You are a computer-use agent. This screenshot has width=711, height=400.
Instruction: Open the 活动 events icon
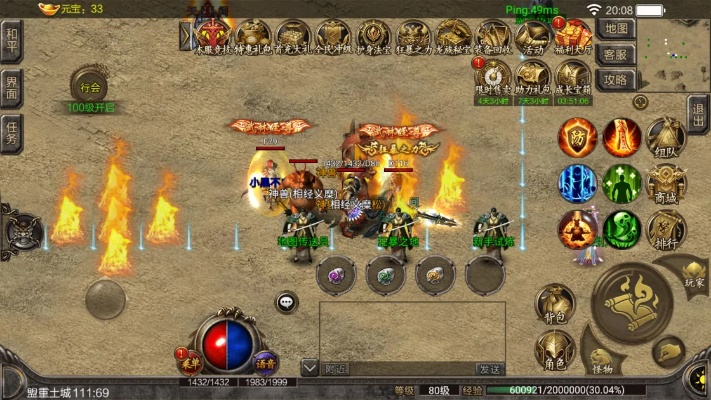532,38
